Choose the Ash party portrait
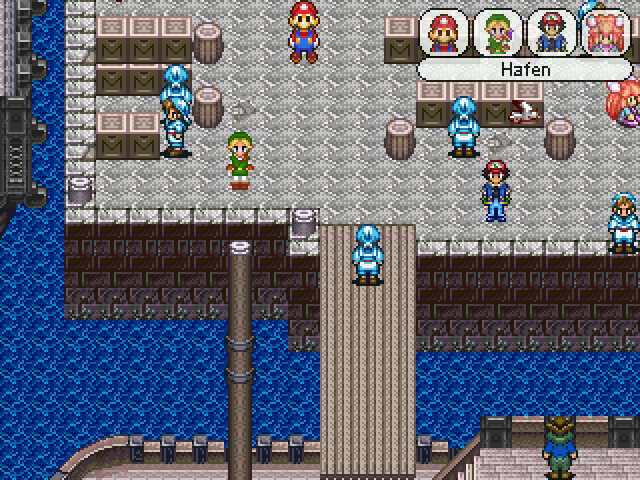This screenshot has height=480, width=640. coord(551,33)
